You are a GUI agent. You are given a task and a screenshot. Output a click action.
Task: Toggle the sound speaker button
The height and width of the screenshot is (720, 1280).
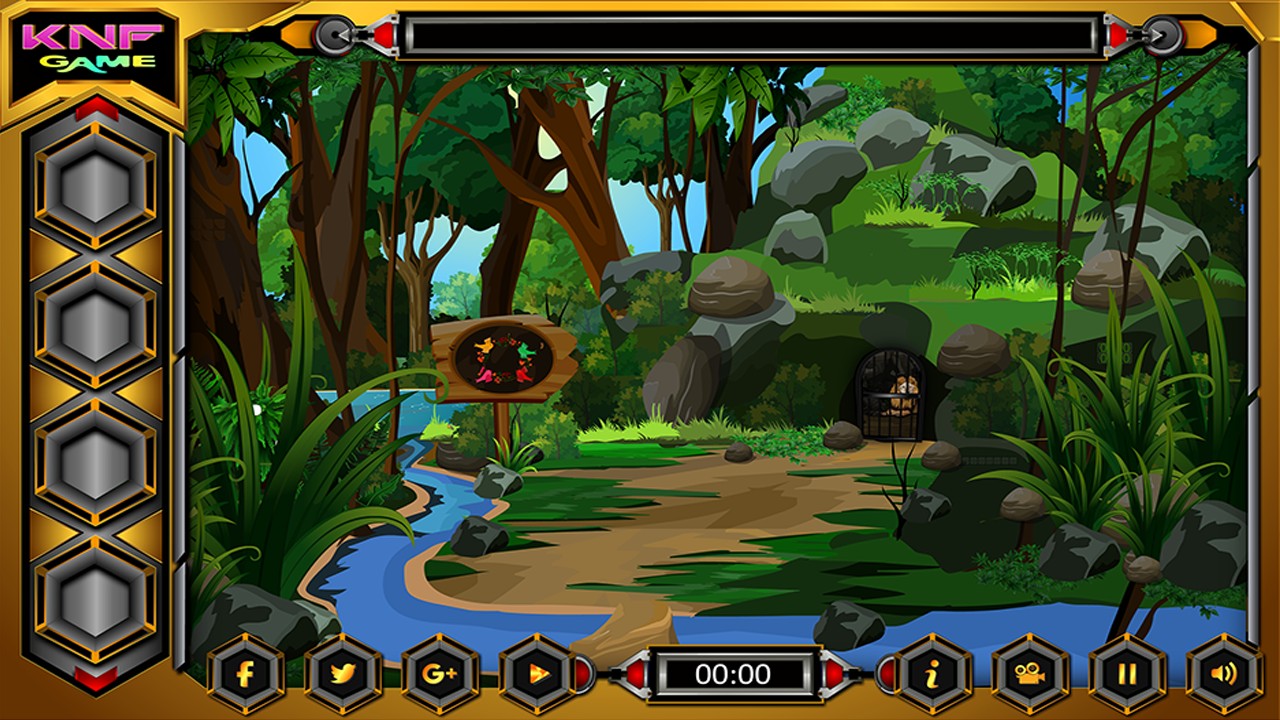coord(1224,673)
